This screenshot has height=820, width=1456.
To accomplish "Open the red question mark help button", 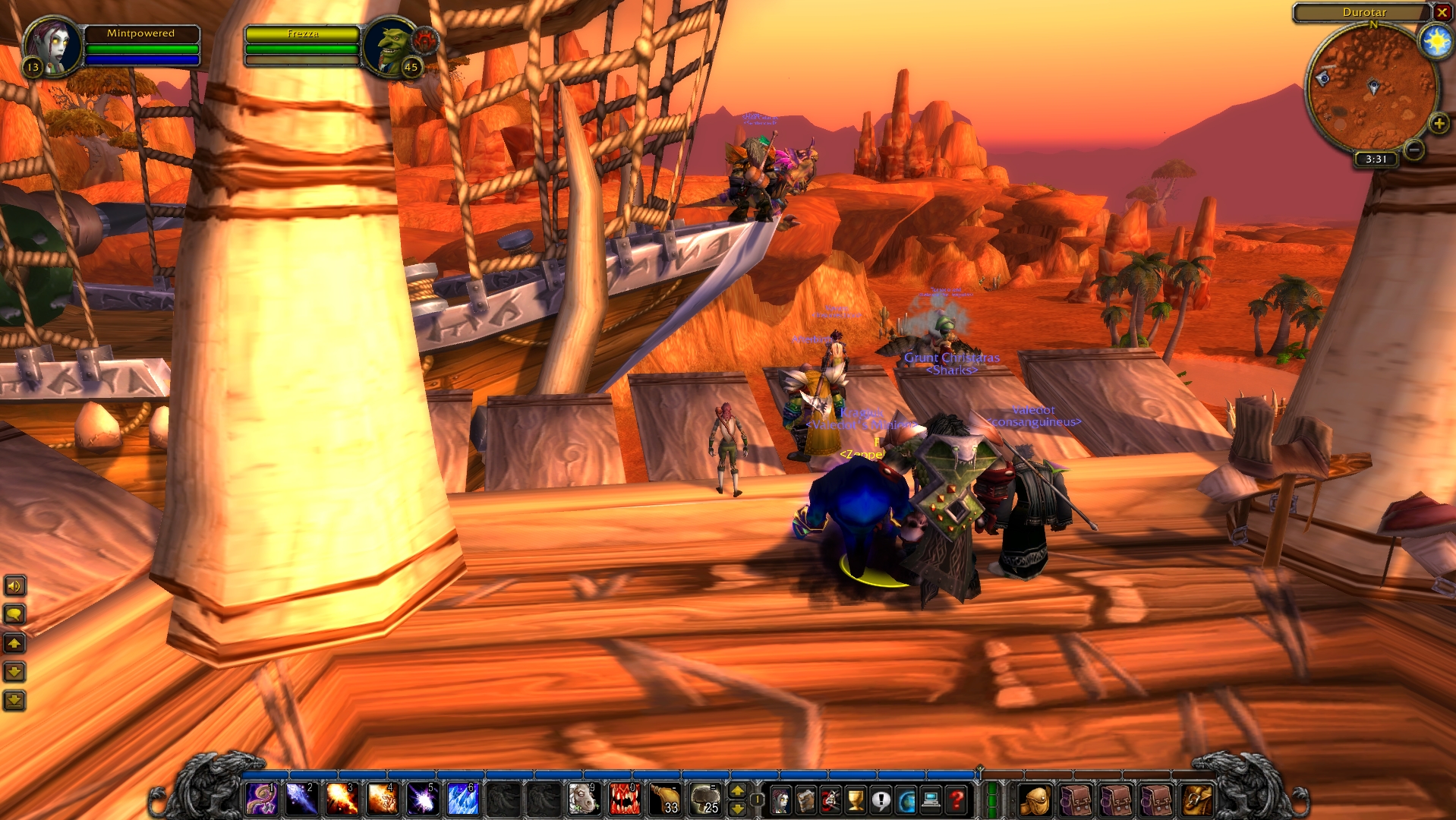I will point(956,799).
